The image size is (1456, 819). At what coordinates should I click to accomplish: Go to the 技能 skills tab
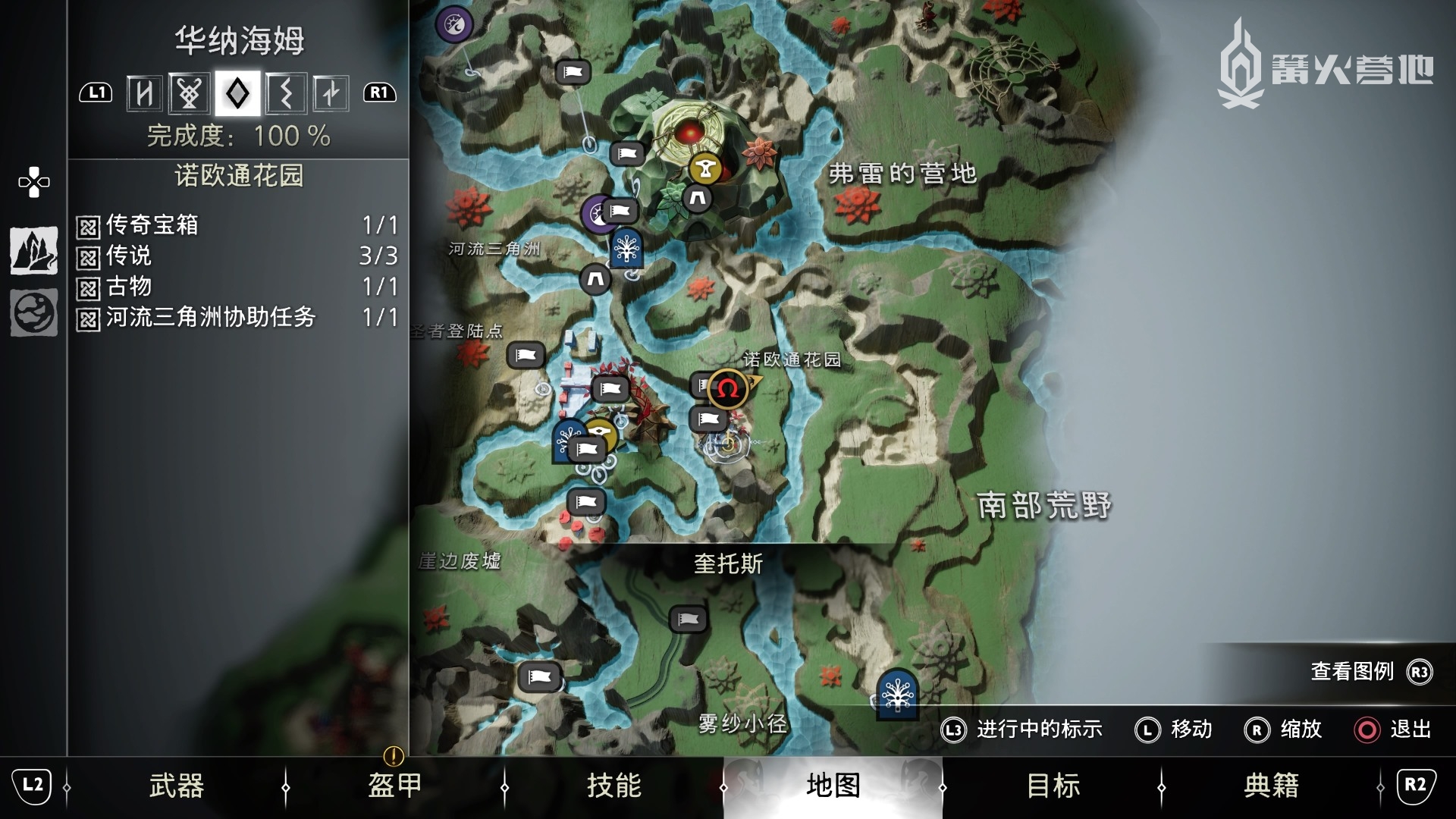[x=613, y=786]
